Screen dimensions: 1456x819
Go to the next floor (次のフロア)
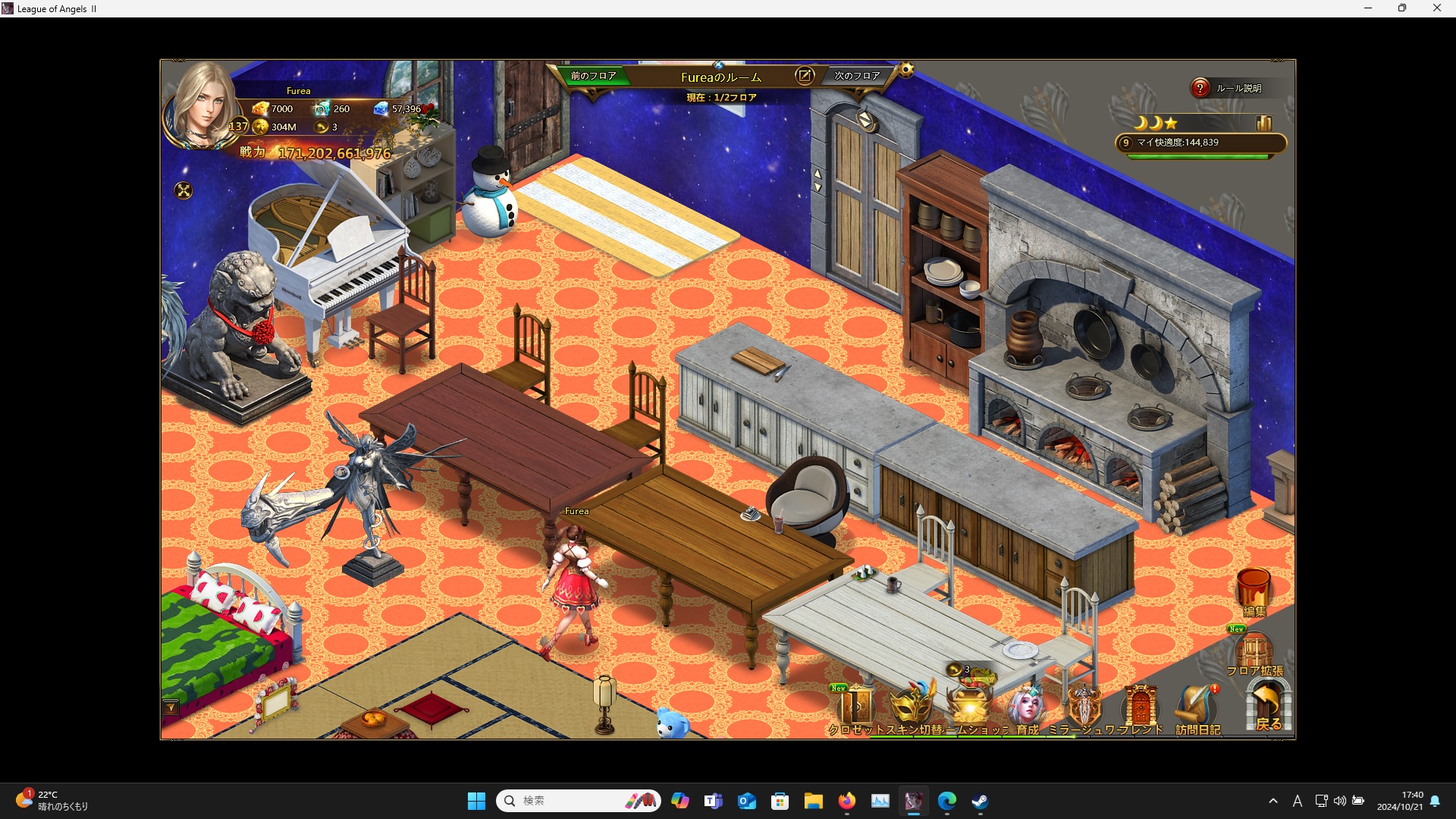(x=857, y=76)
